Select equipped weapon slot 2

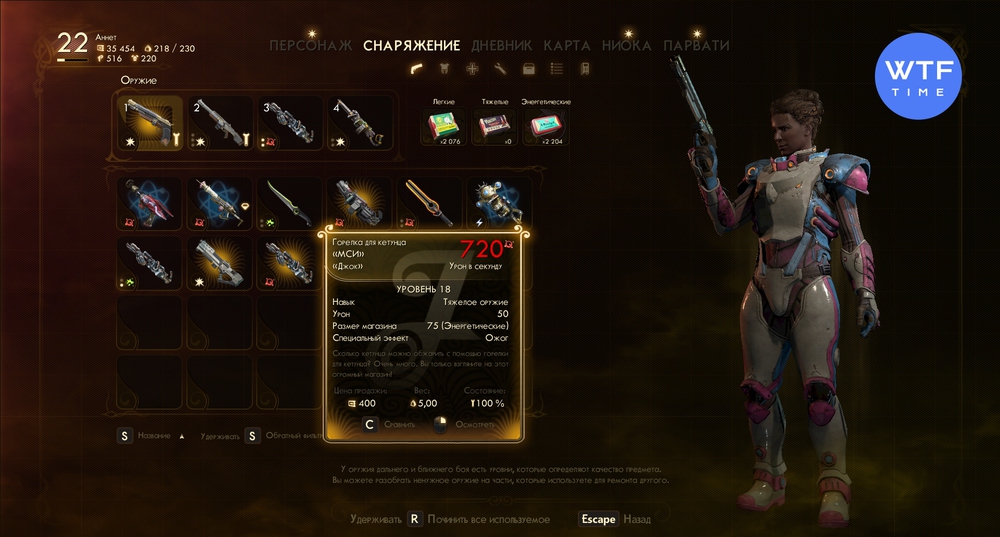coord(220,124)
